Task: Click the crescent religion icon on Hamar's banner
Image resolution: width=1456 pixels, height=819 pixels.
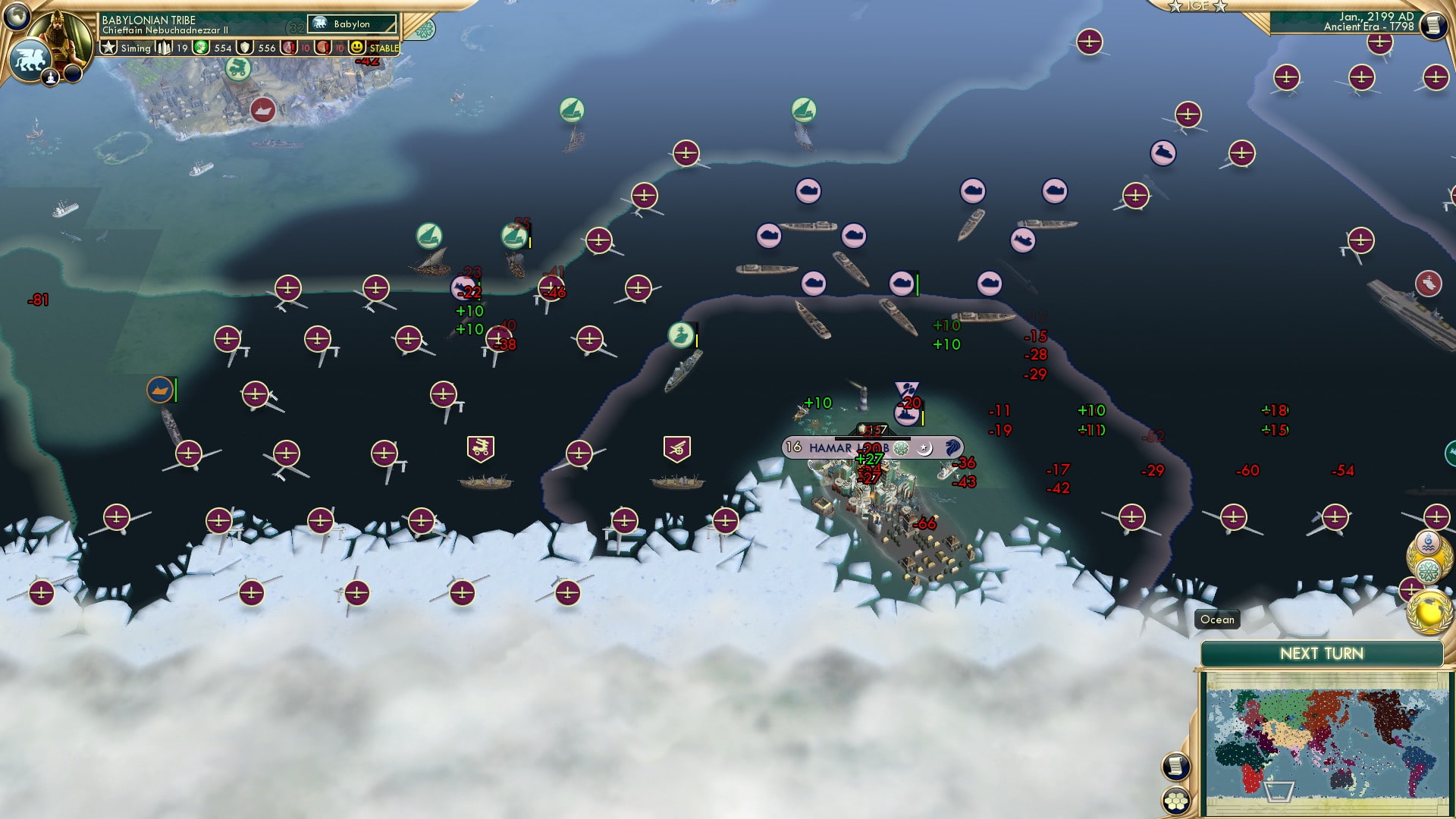Action: pos(924,448)
